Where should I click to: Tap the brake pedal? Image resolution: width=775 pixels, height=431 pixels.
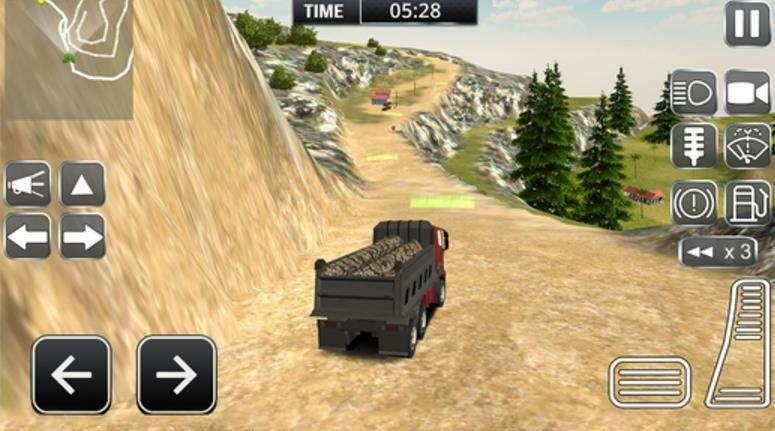point(649,382)
